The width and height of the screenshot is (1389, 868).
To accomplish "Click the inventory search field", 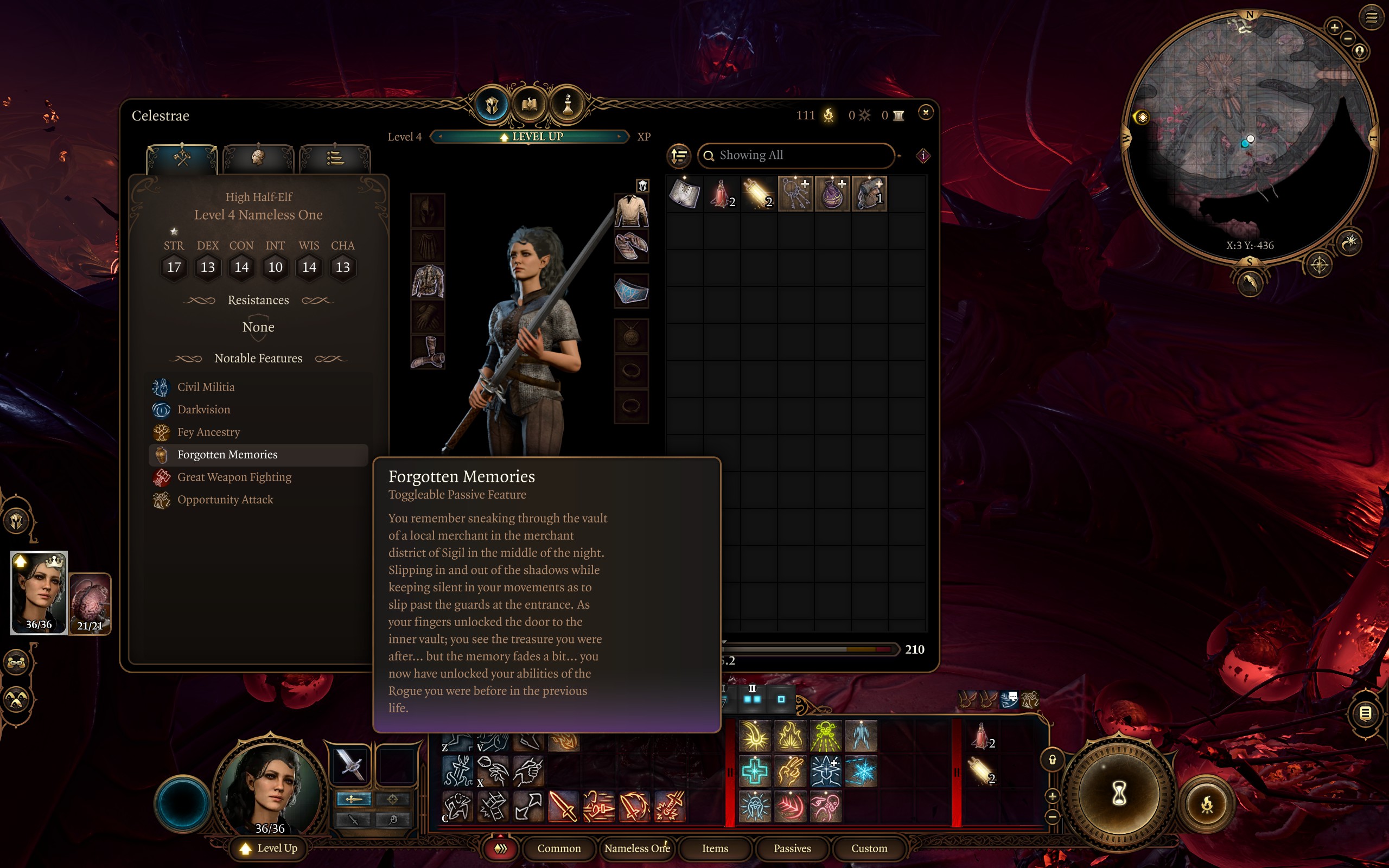I will coord(798,155).
